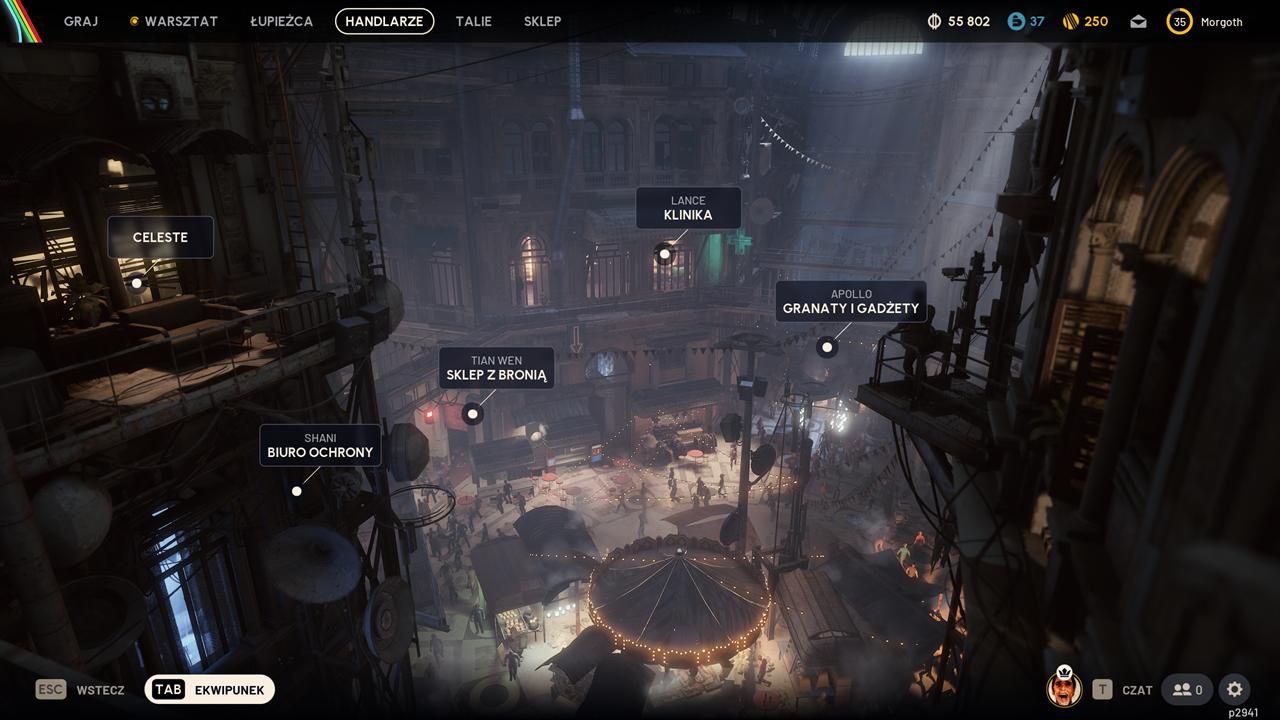Click the player avatar portrait
Screen dimensions: 1280x720
1063,688
